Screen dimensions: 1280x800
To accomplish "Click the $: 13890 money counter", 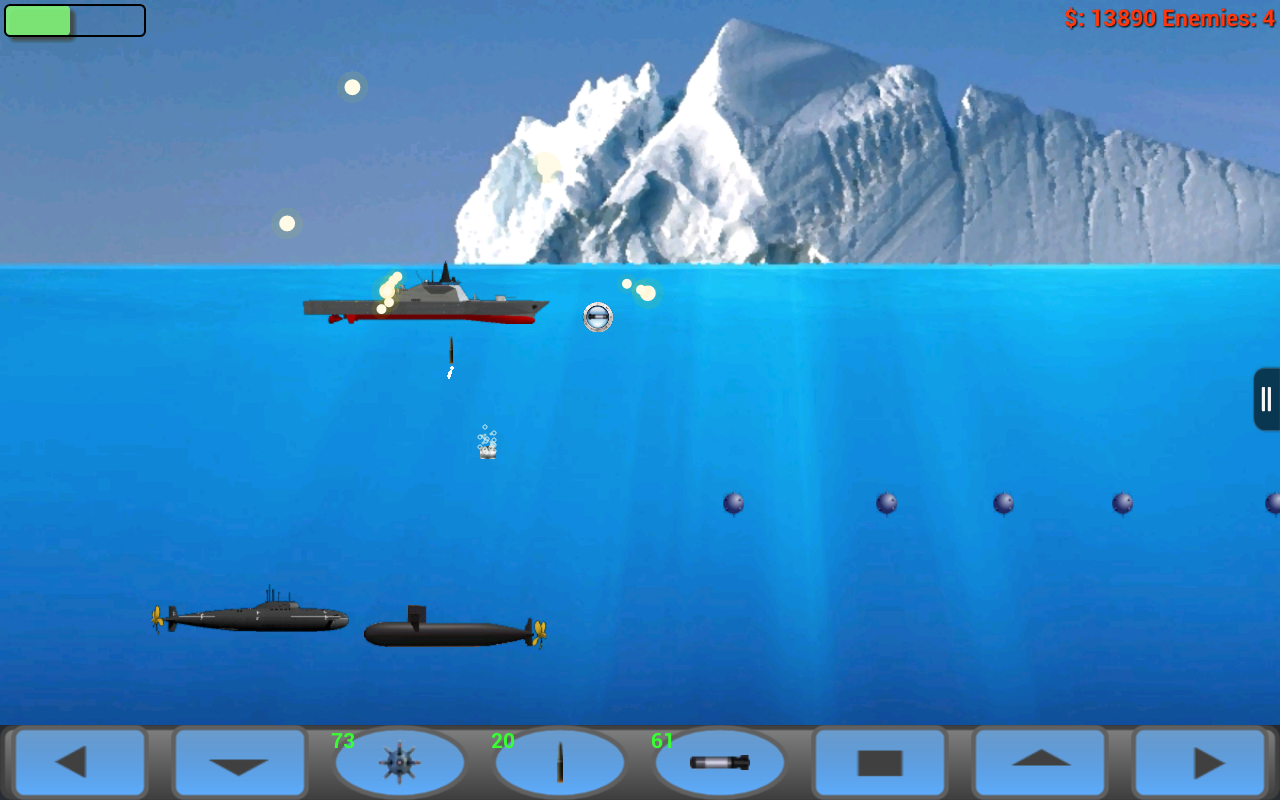I will click(x=1112, y=16).
